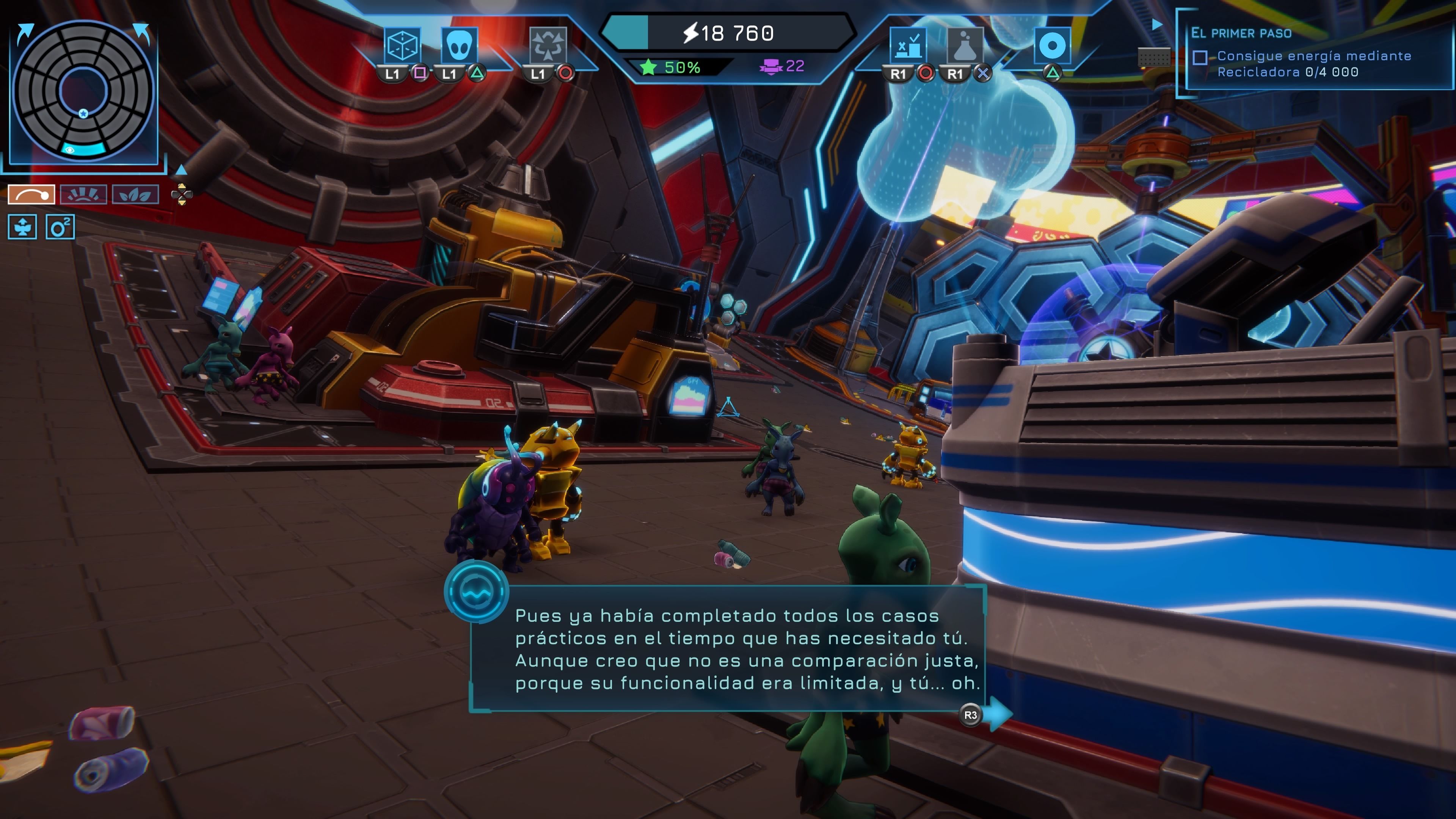Collapse objective panel with the play arrow
Image resolution: width=1456 pixels, height=819 pixels.
coord(1157,25)
